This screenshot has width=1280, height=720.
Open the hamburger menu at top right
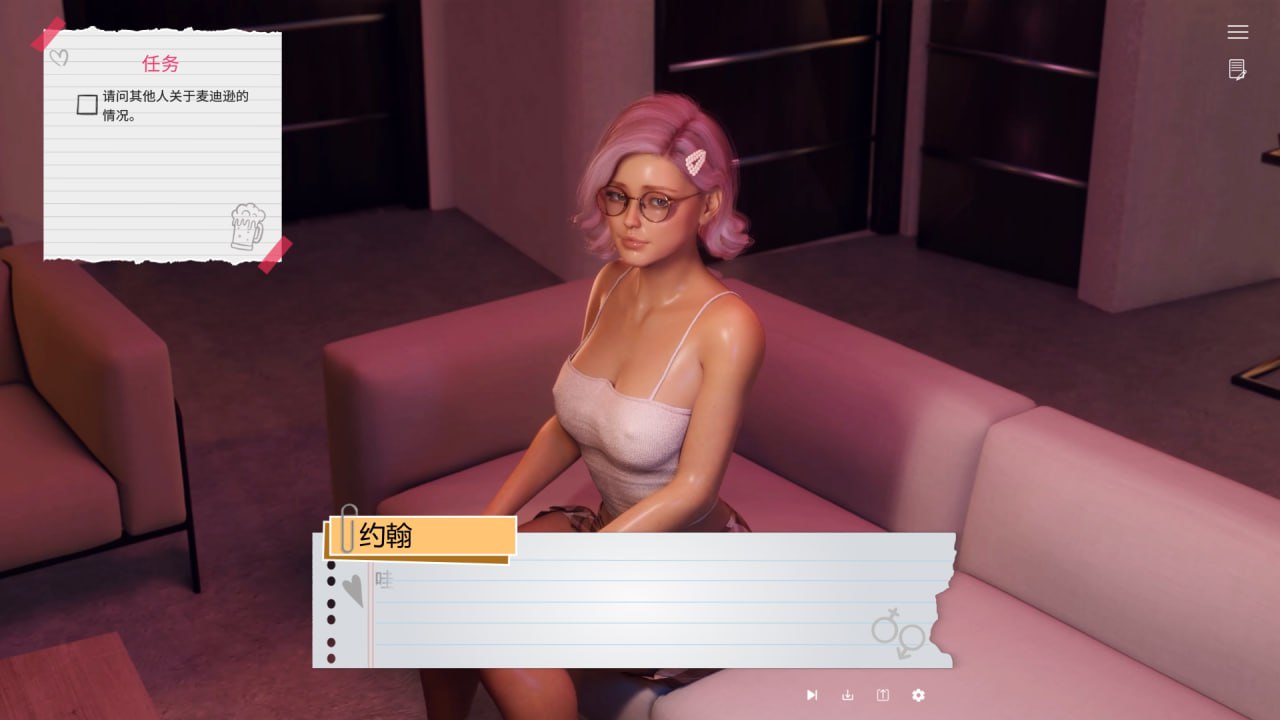1237,31
